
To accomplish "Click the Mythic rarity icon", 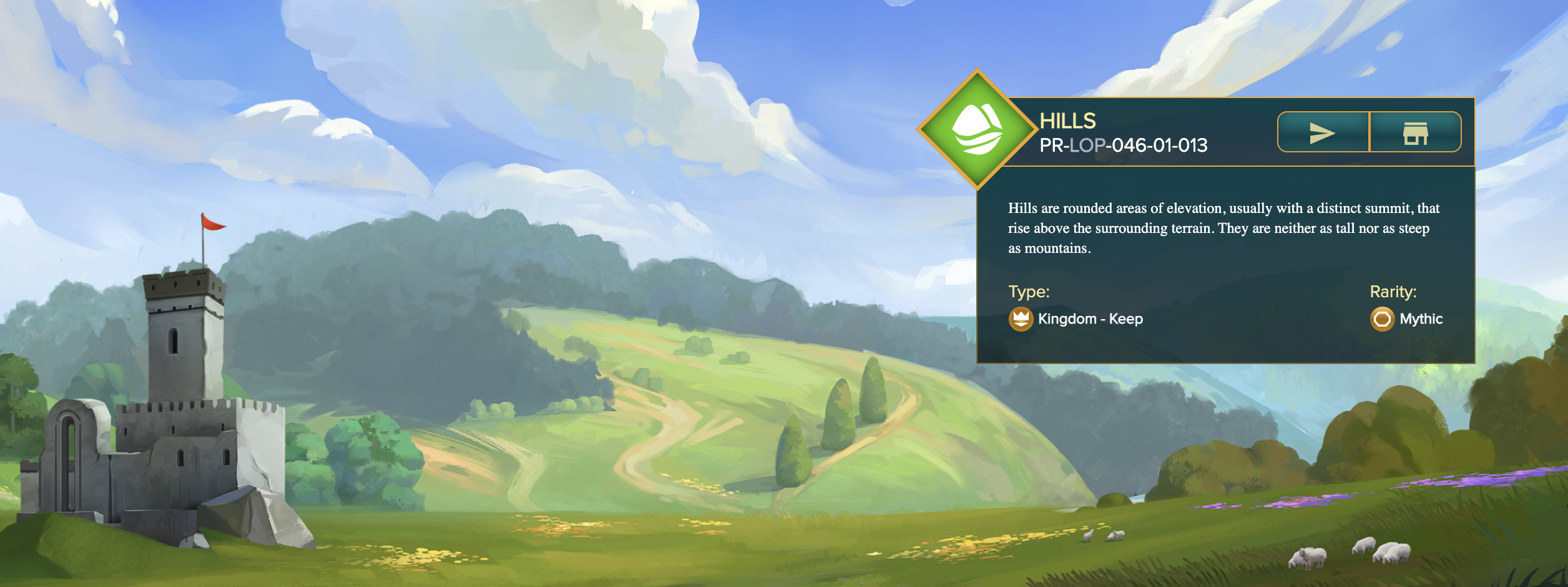I will pyautogui.click(x=1382, y=319).
